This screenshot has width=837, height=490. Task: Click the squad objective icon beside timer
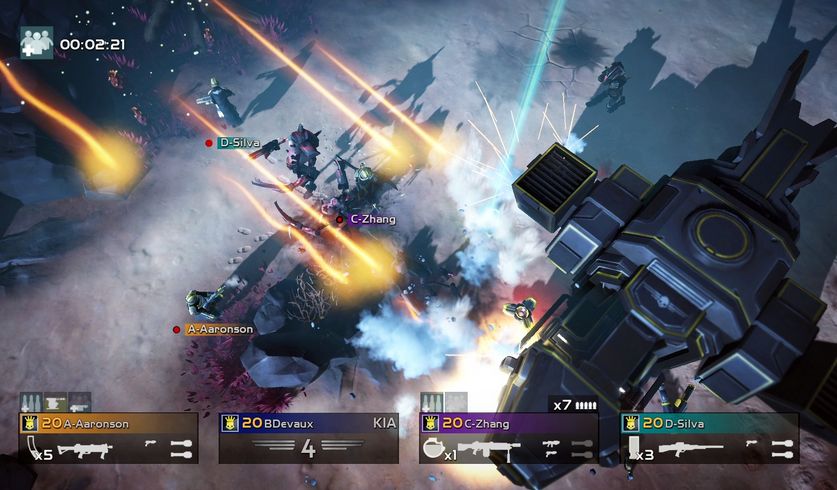click(x=36, y=43)
